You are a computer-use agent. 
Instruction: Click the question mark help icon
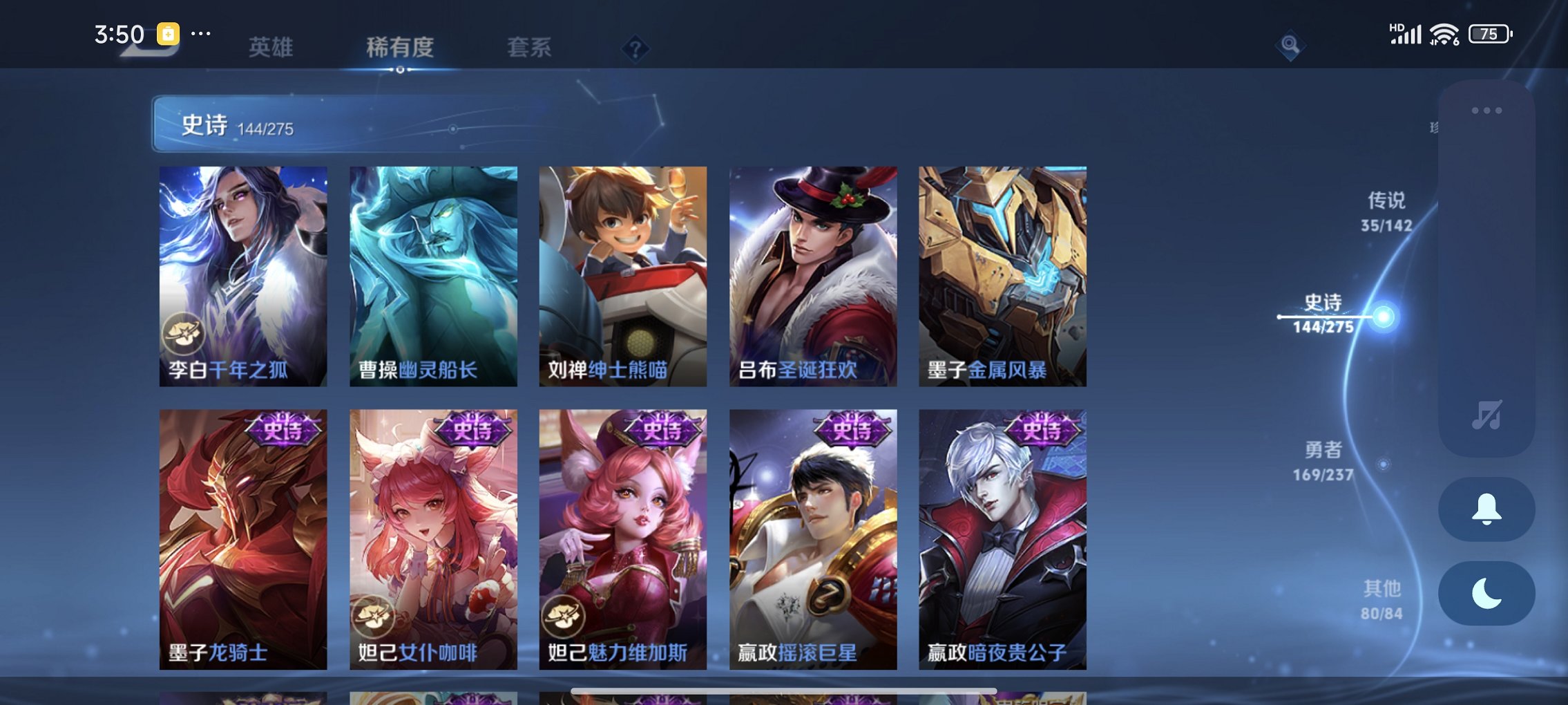tap(637, 48)
